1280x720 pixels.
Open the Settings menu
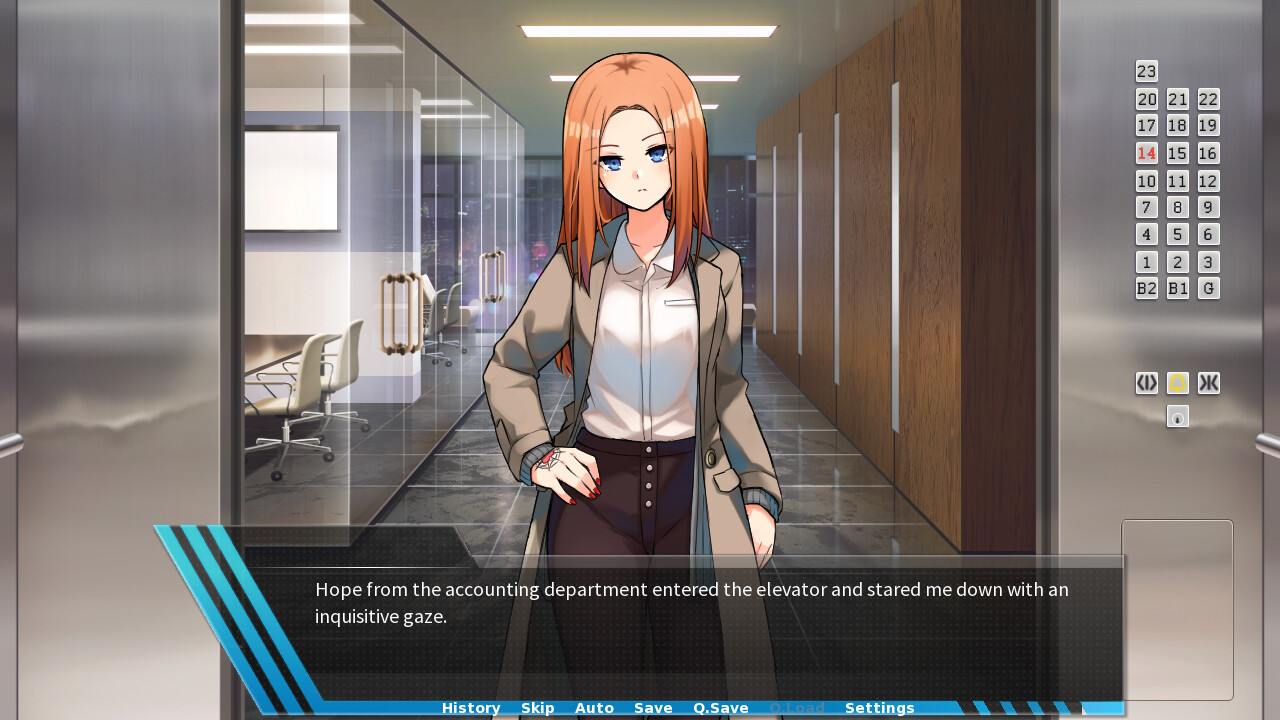(x=880, y=707)
